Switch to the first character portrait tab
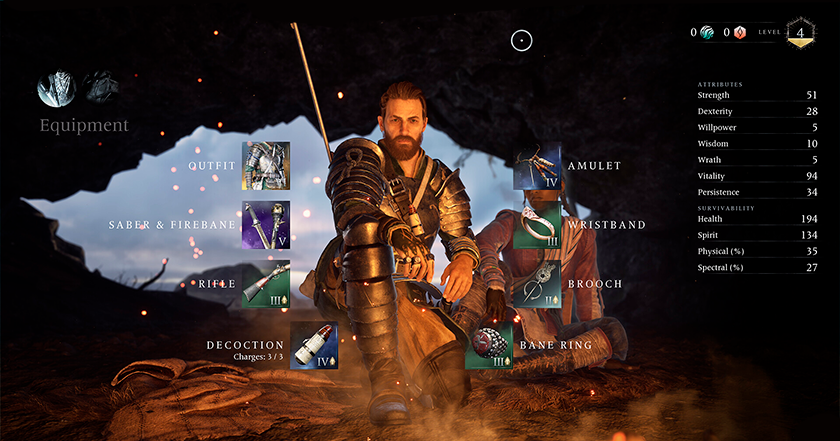Viewport: 840px width, 441px height. [x=54, y=89]
